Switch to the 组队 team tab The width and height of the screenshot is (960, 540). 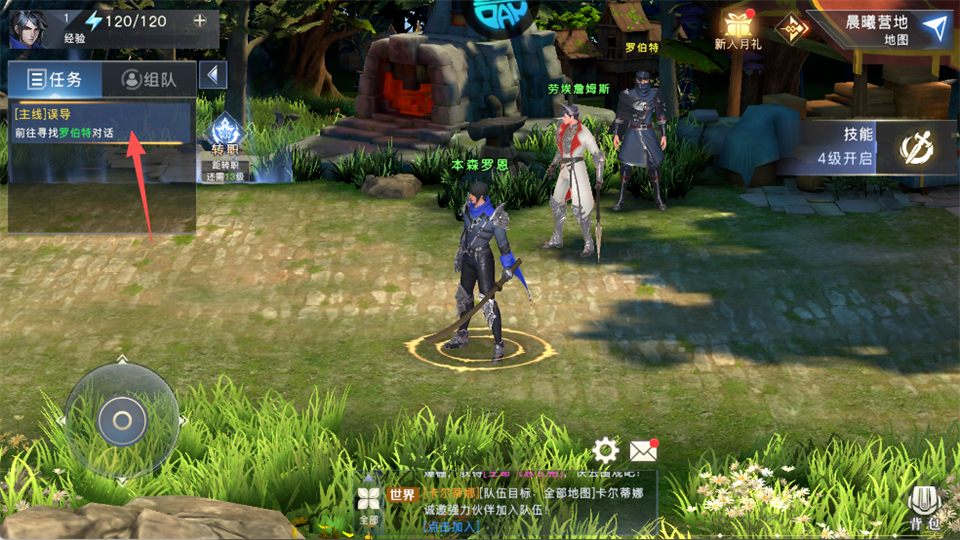[148, 80]
